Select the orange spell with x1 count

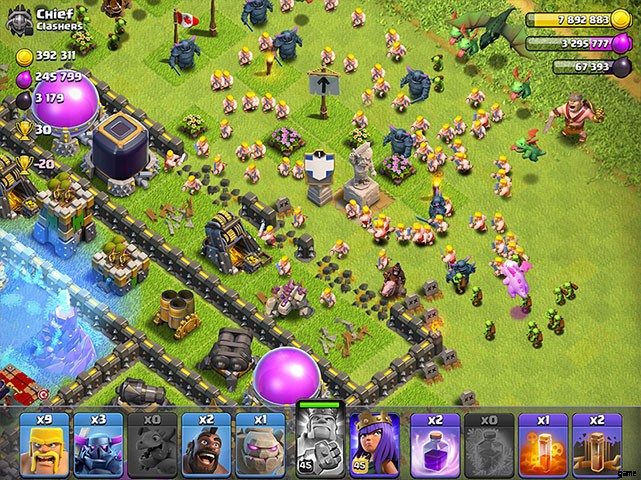pos(543,443)
